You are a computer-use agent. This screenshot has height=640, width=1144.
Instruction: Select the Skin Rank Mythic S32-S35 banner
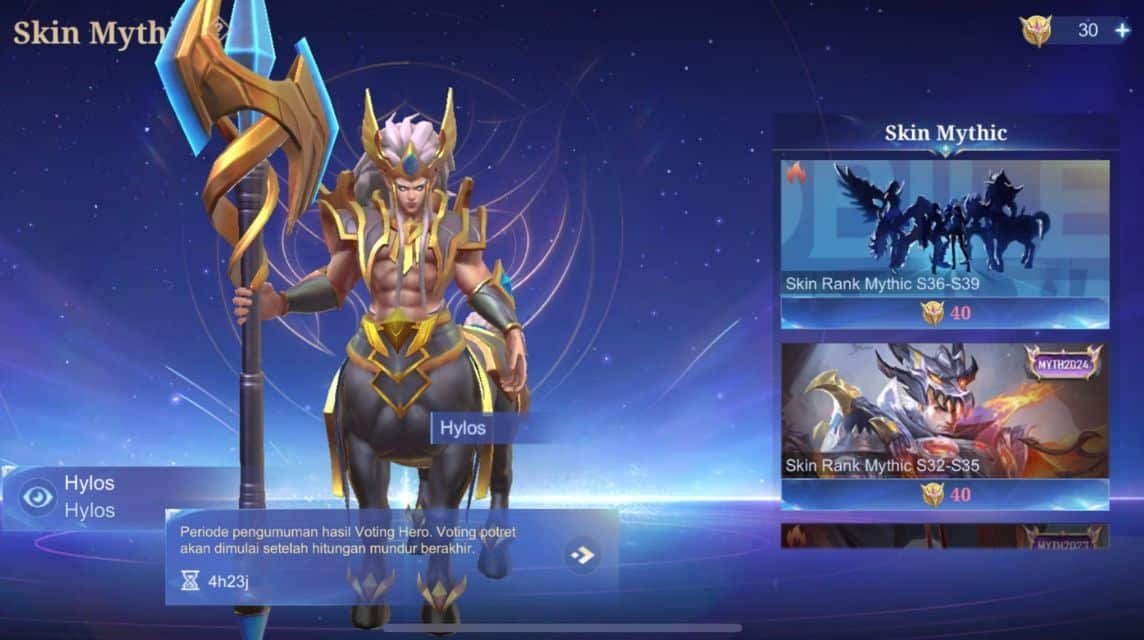click(x=945, y=410)
